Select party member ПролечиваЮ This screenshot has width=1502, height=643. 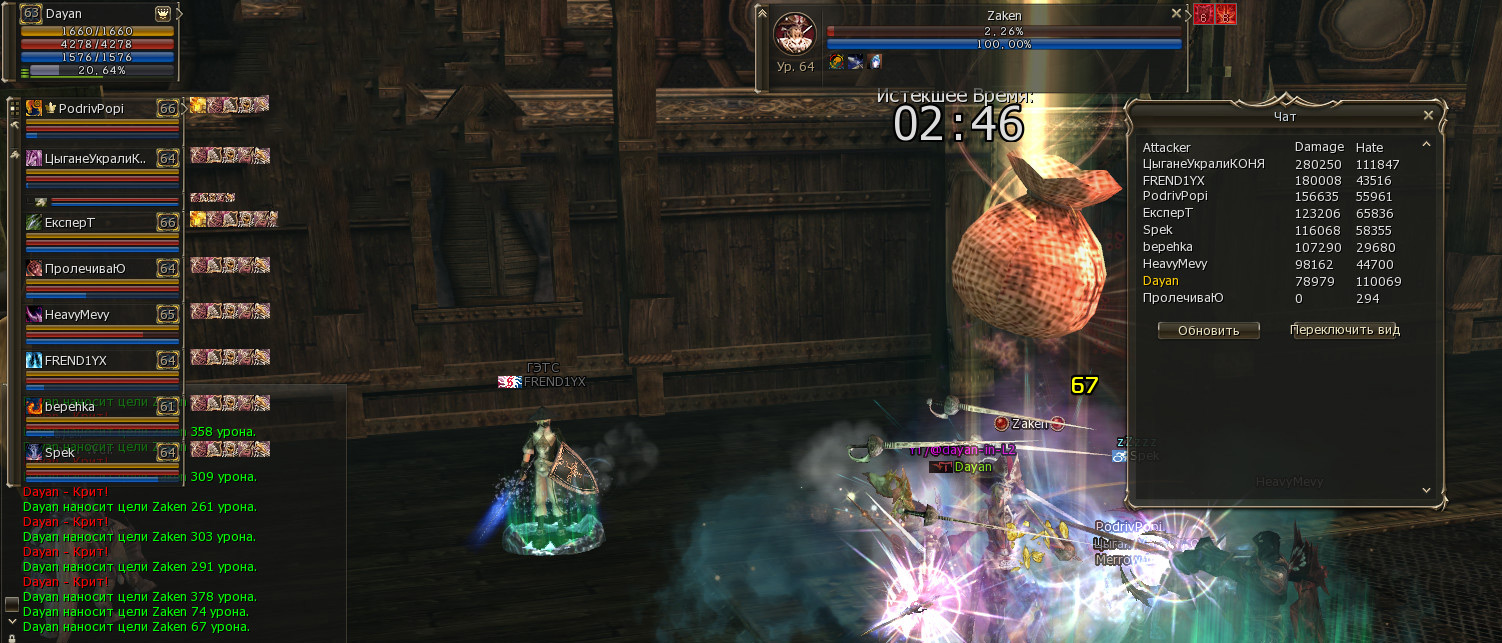[85, 268]
